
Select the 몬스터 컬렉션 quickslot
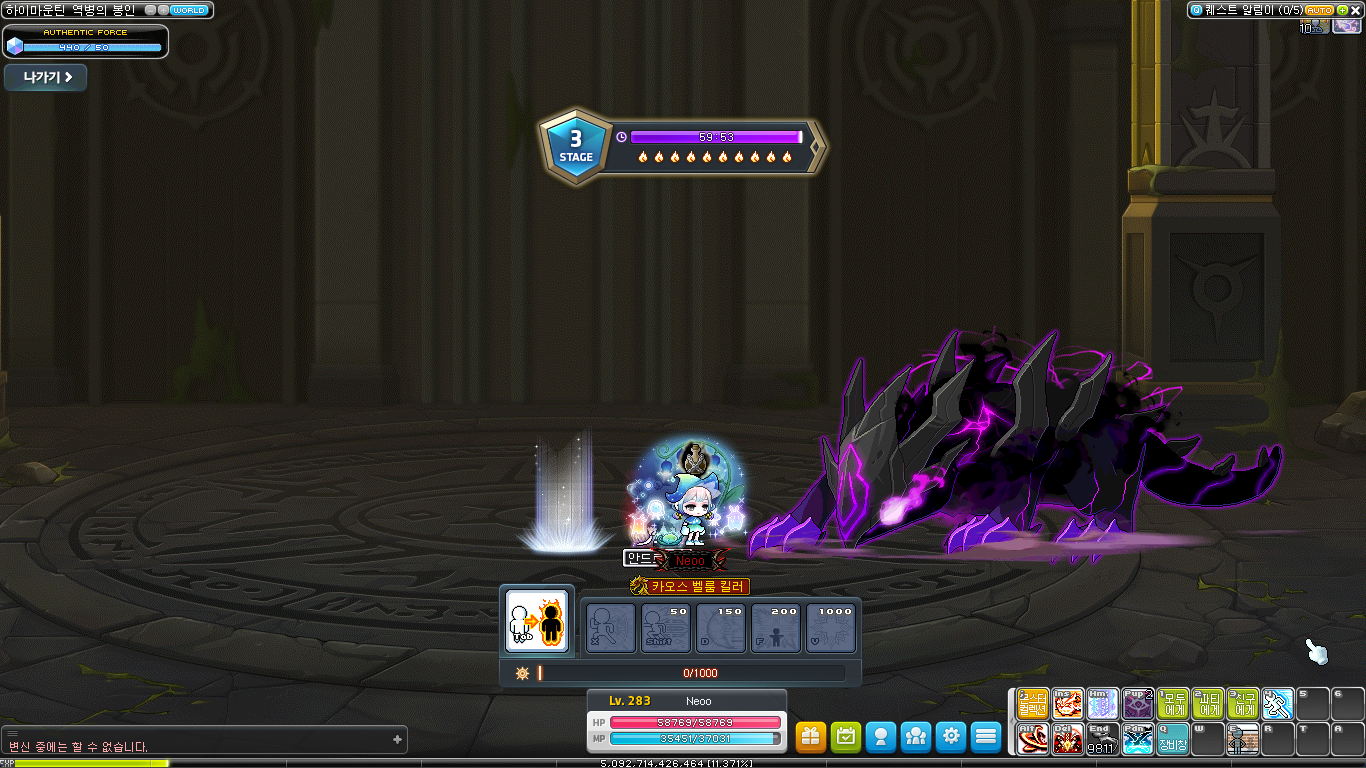coord(1033,704)
